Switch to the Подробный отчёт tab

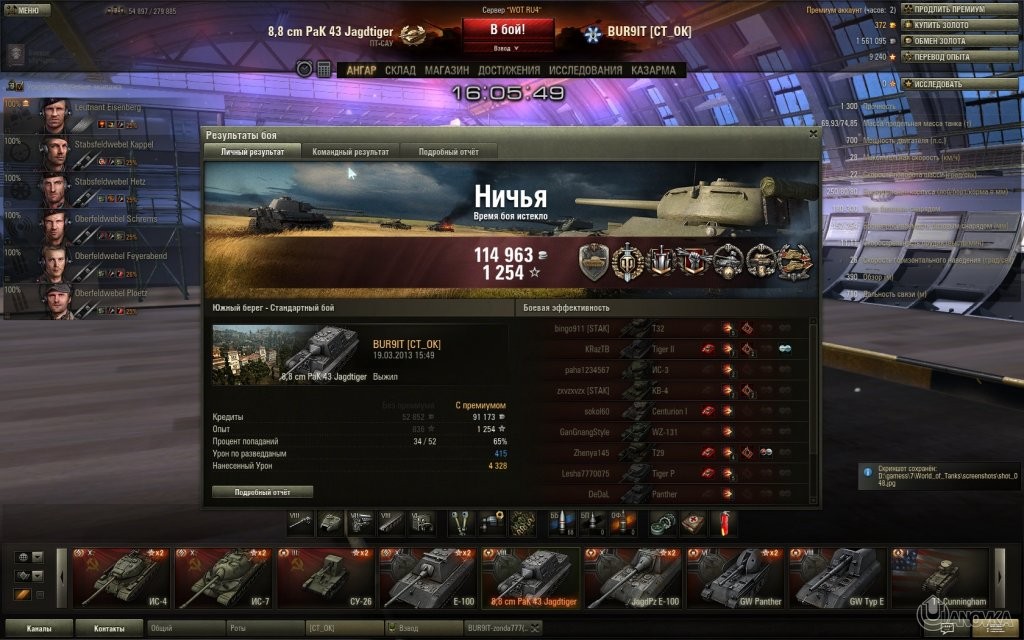(448, 151)
